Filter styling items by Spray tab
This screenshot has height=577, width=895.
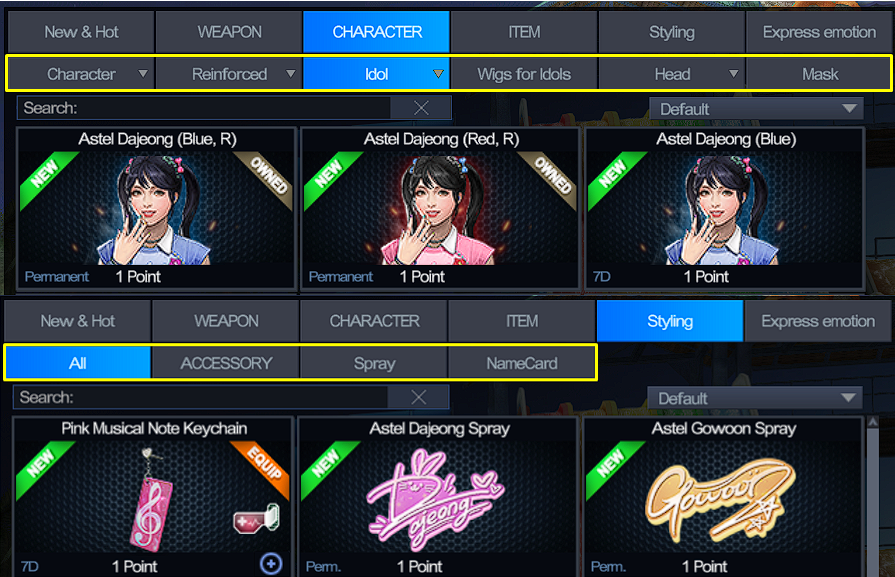tap(374, 363)
